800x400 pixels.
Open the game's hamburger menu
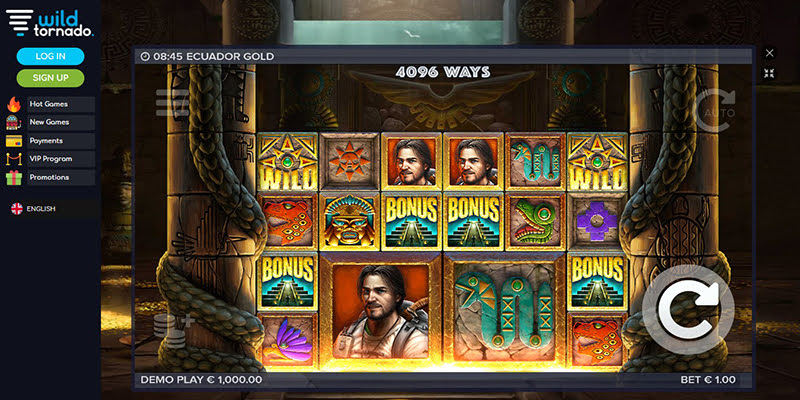point(171,102)
